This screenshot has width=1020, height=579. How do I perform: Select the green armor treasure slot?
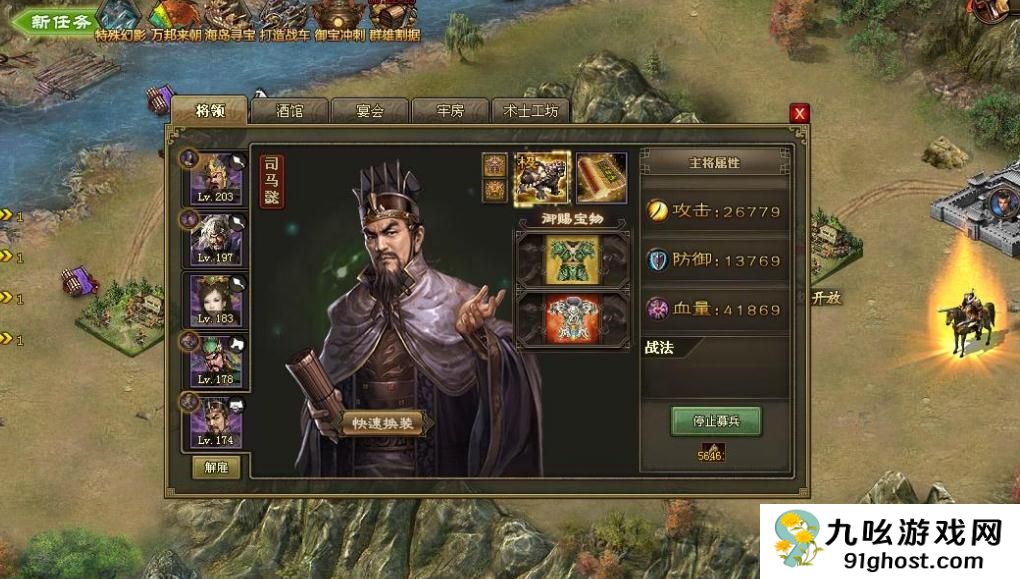tap(571, 259)
